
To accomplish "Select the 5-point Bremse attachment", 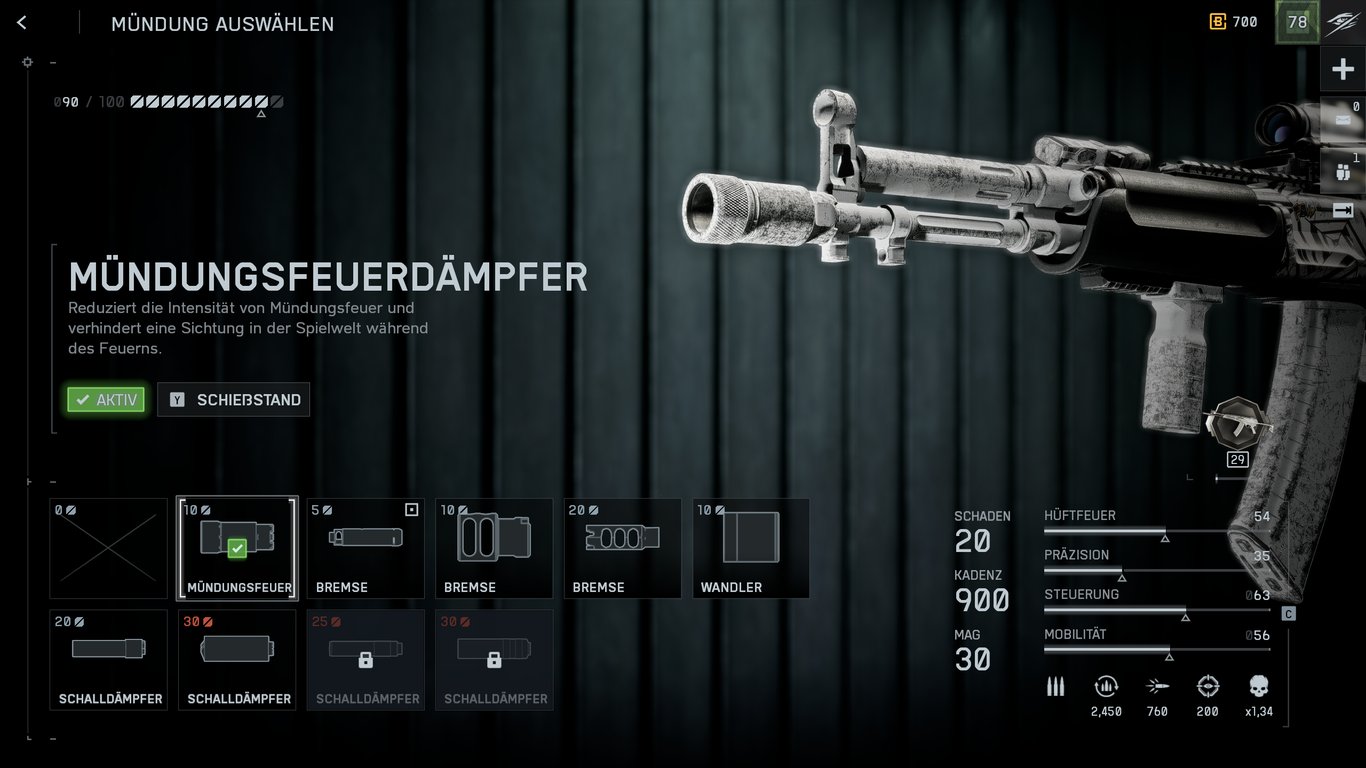I will pos(366,548).
